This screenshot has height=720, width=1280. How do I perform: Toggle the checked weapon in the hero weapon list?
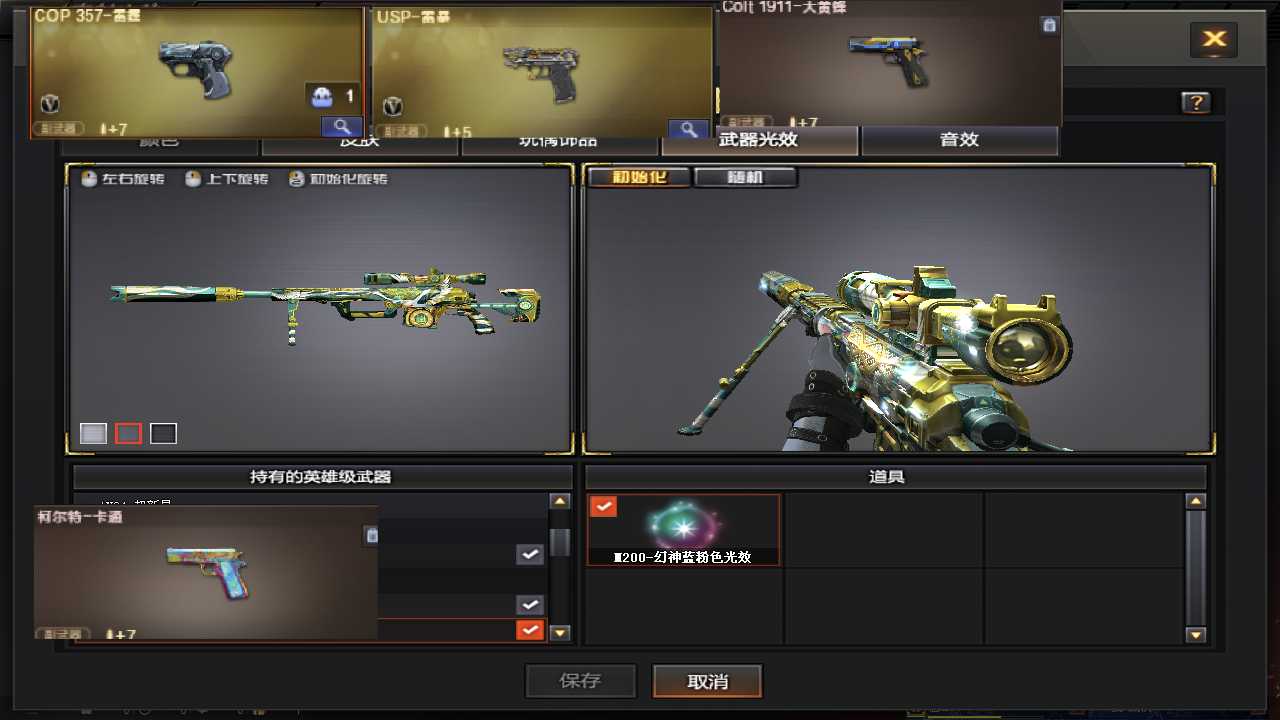tap(529, 554)
